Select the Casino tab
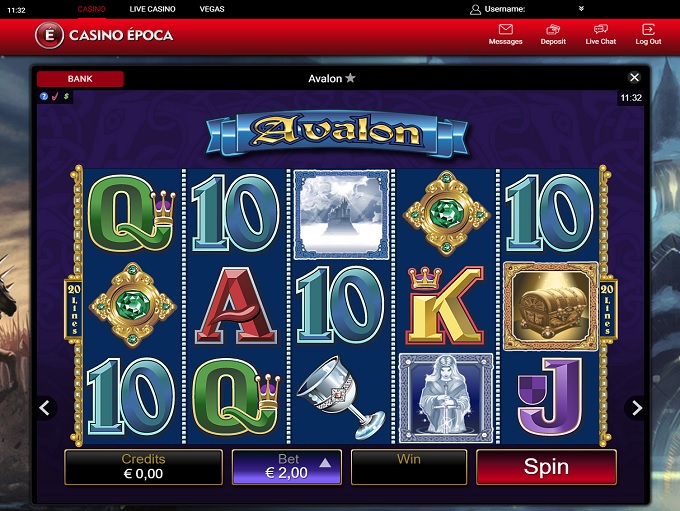 (91, 9)
